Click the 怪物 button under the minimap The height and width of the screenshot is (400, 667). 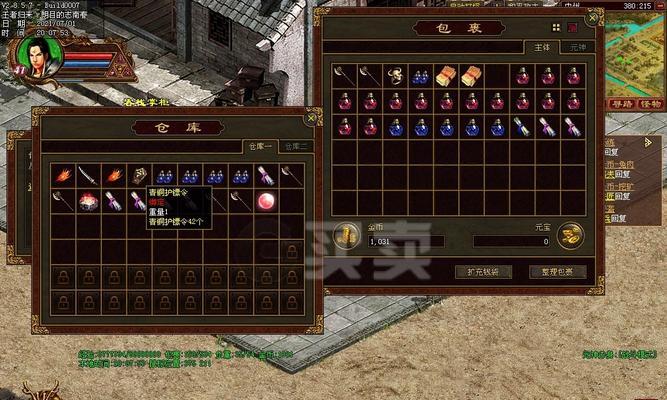(x=649, y=104)
